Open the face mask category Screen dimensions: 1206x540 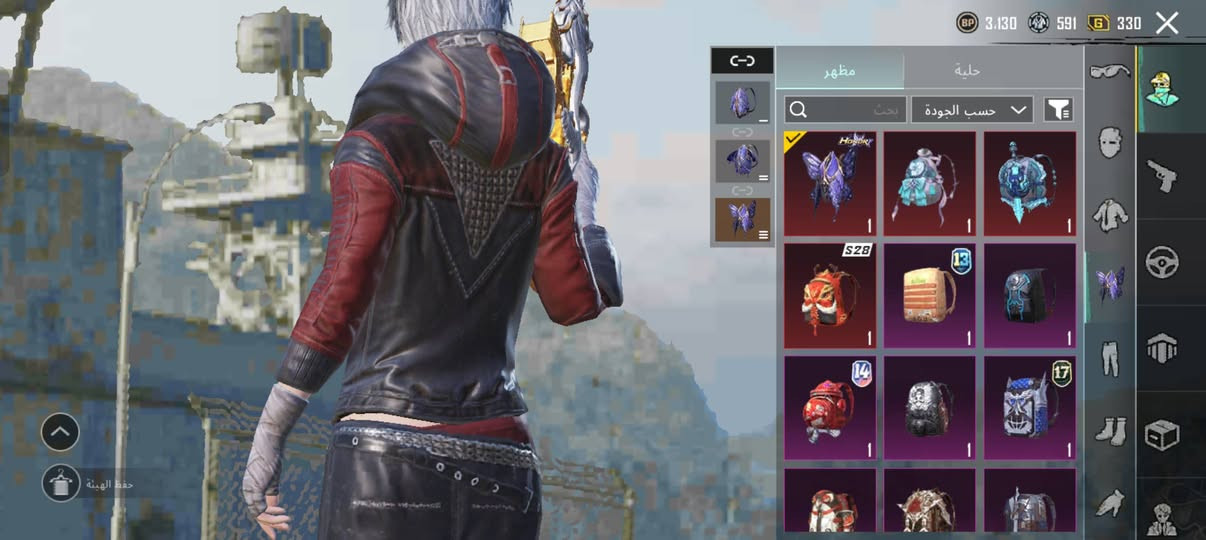pyautogui.click(x=1109, y=142)
